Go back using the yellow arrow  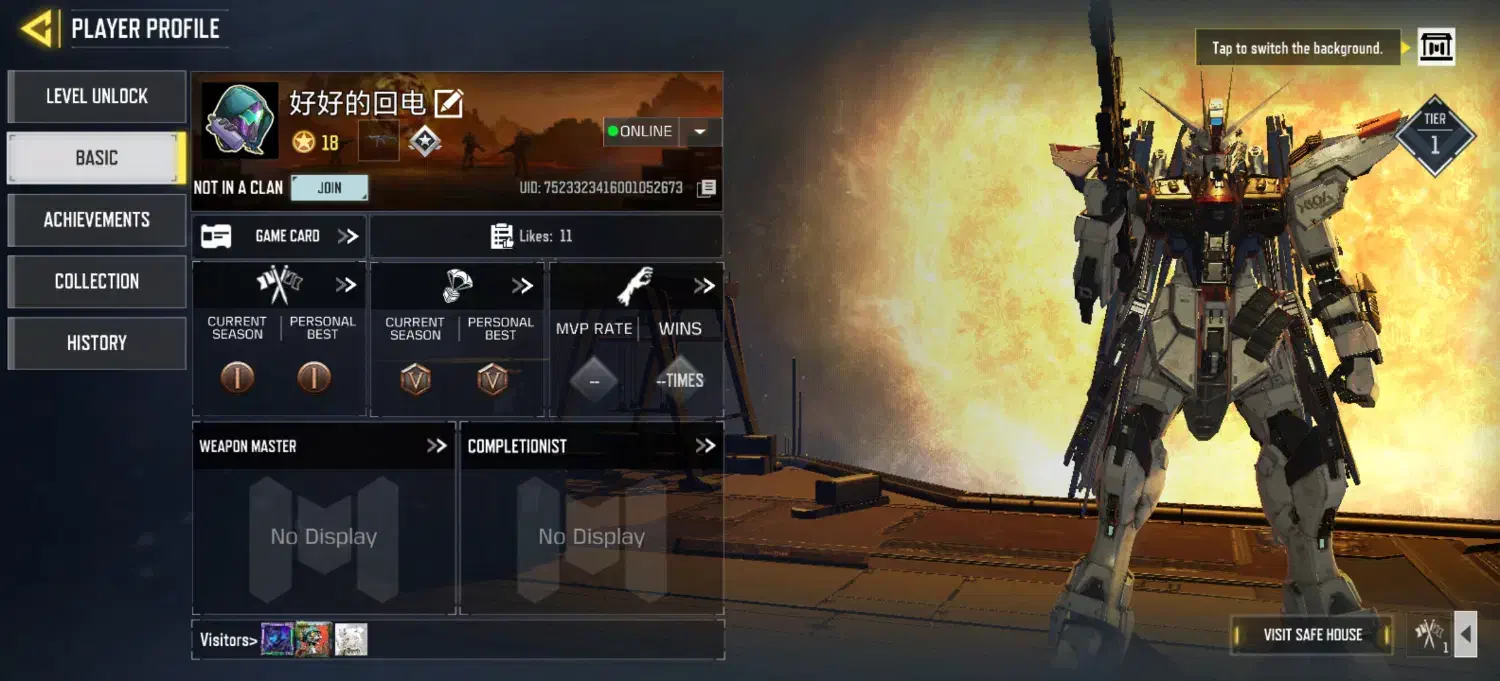coord(36,29)
